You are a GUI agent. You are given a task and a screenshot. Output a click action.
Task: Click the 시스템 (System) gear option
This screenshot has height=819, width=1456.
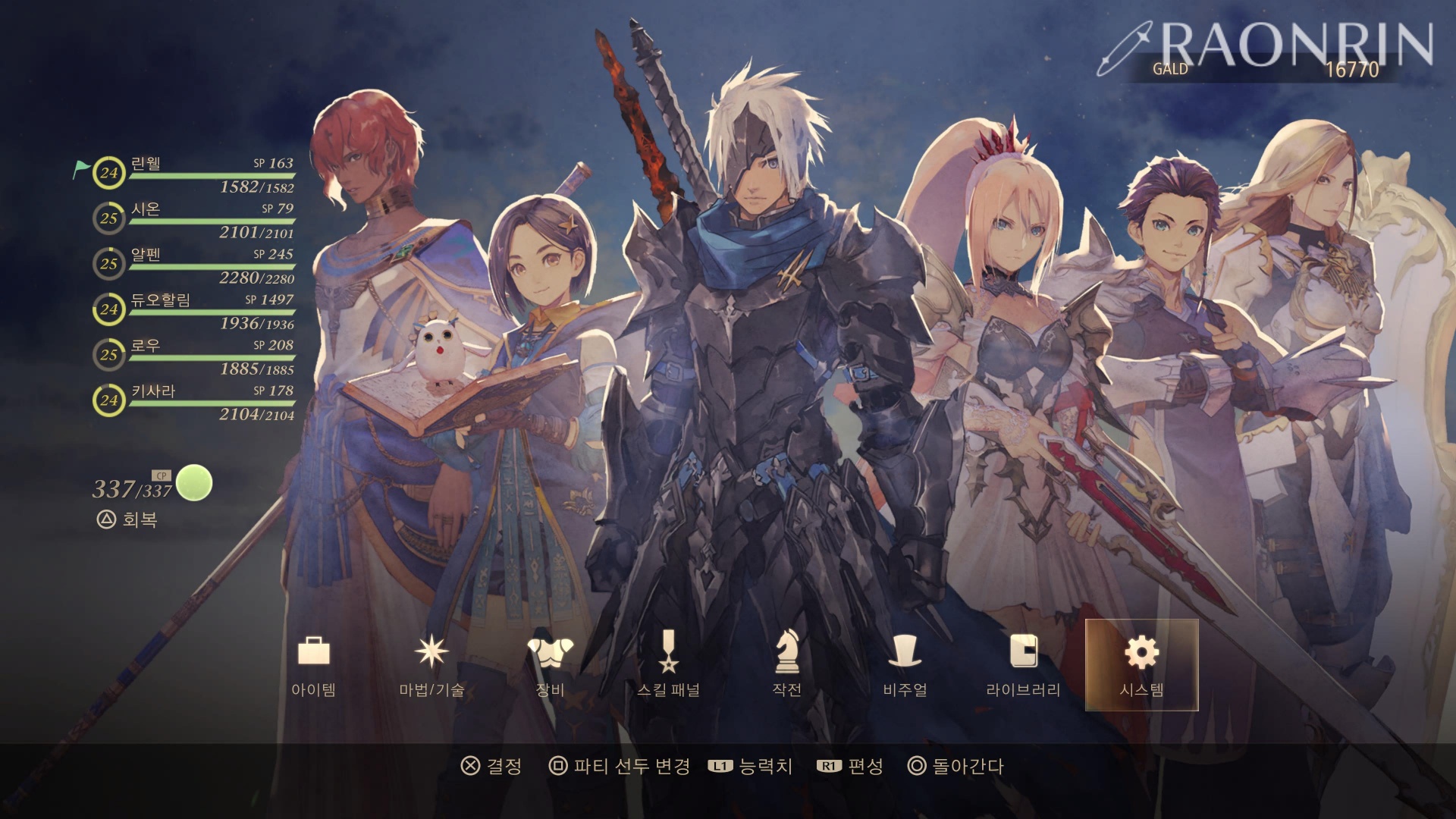click(x=1141, y=664)
